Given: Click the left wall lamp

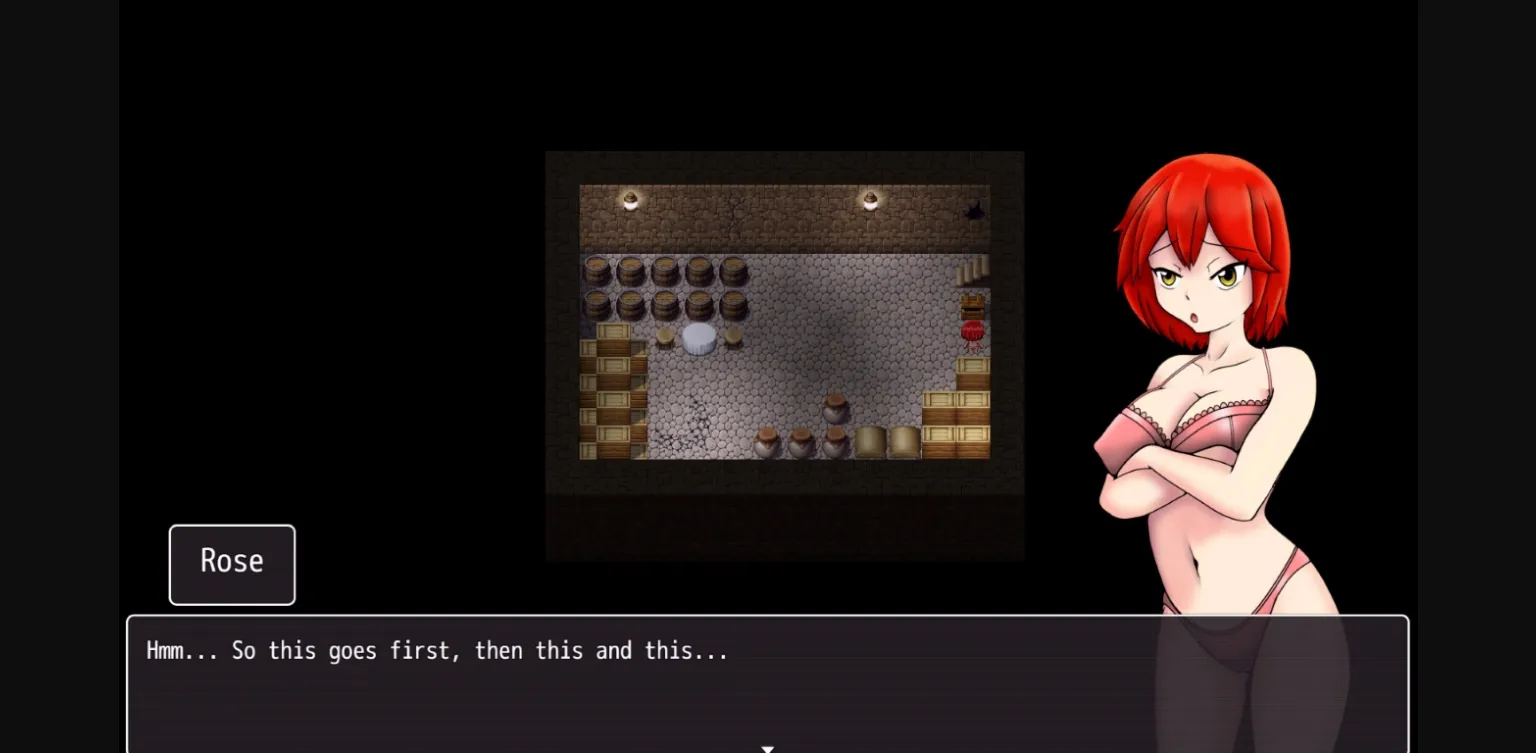Looking at the screenshot, I should [630, 199].
